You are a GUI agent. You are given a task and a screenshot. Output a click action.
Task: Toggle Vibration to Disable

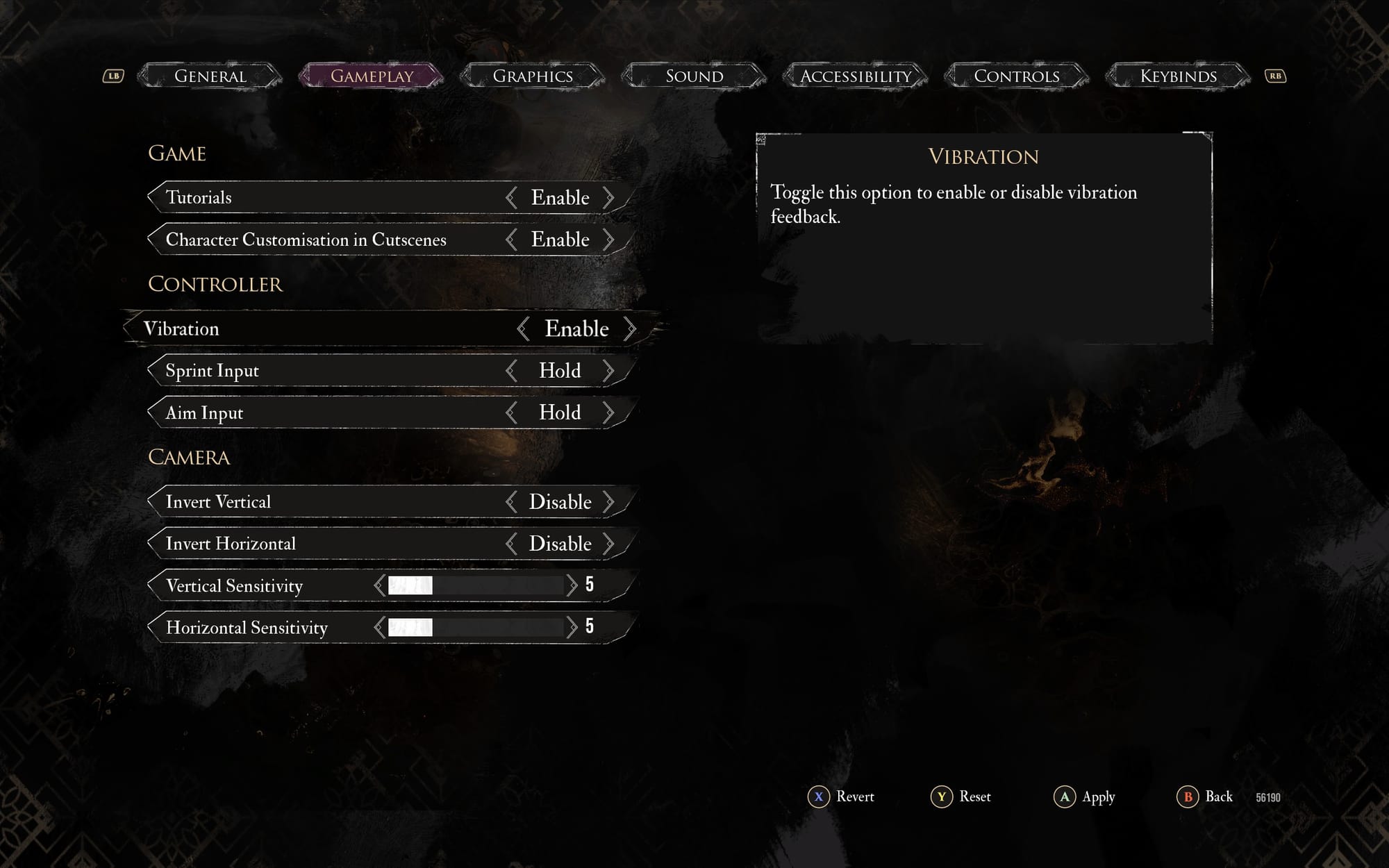631,328
